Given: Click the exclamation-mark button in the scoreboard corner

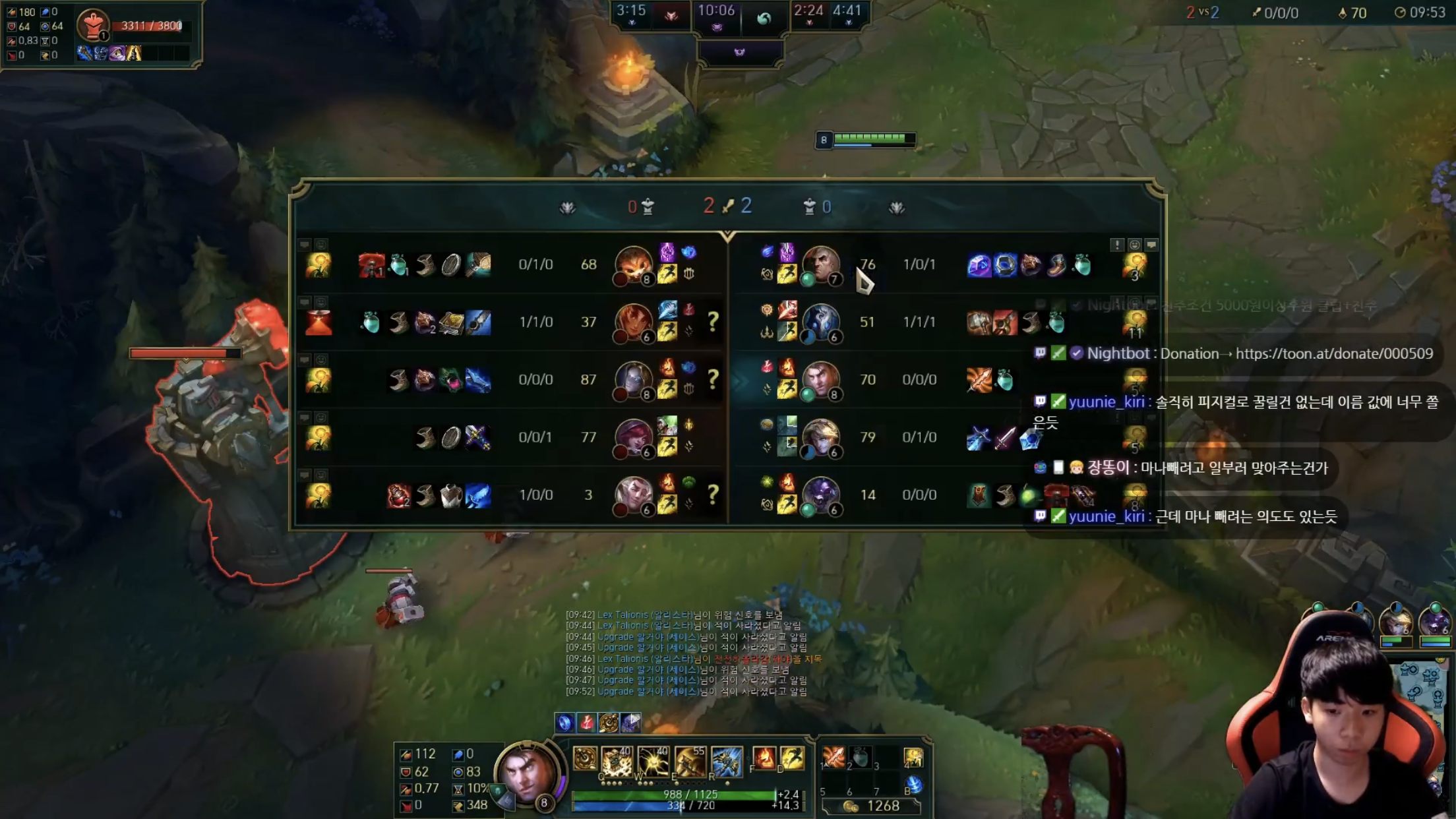Looking at the screenshot, I should coord(1116,245).
